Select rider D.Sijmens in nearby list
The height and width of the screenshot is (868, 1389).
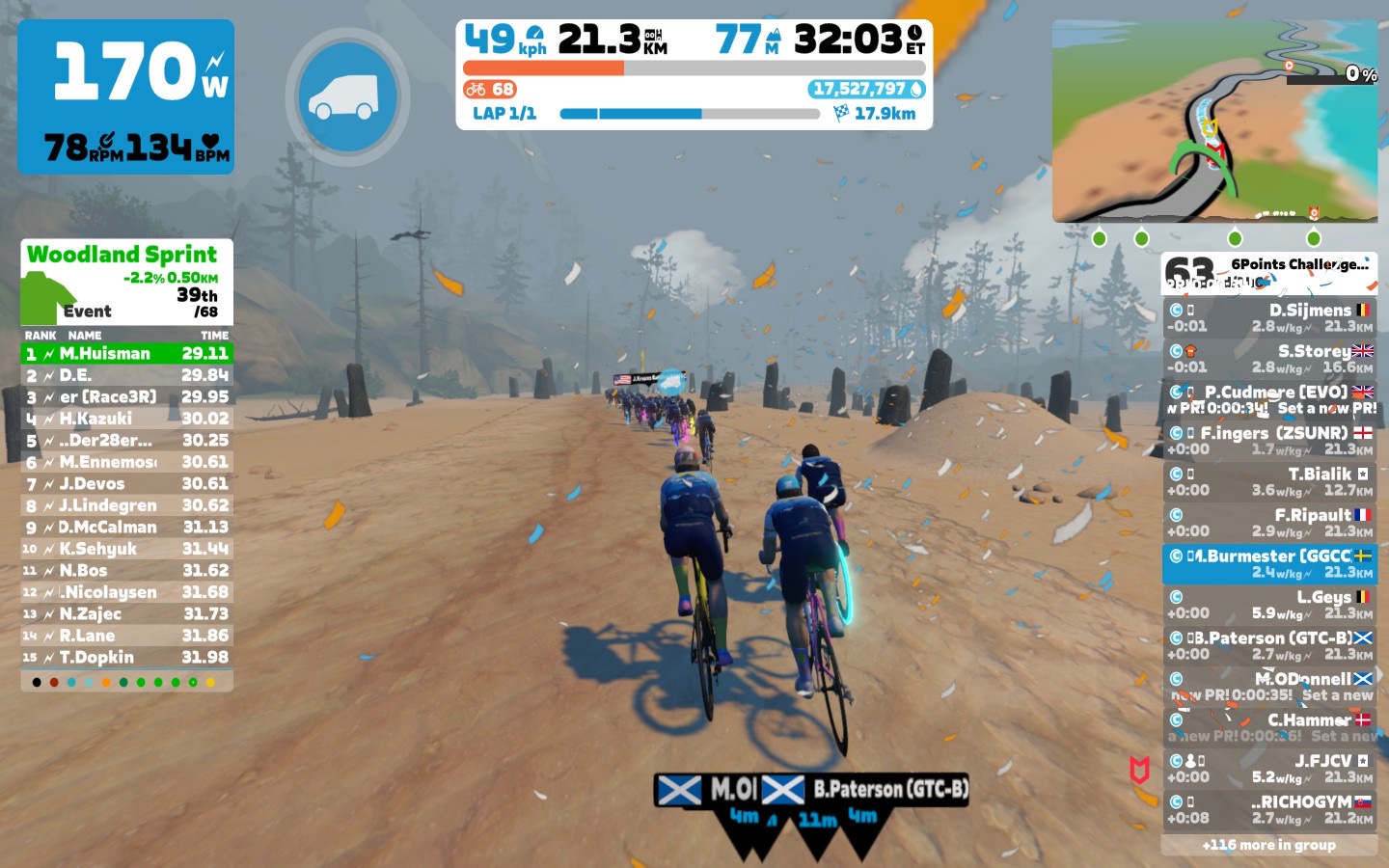tap(1268, 317)
